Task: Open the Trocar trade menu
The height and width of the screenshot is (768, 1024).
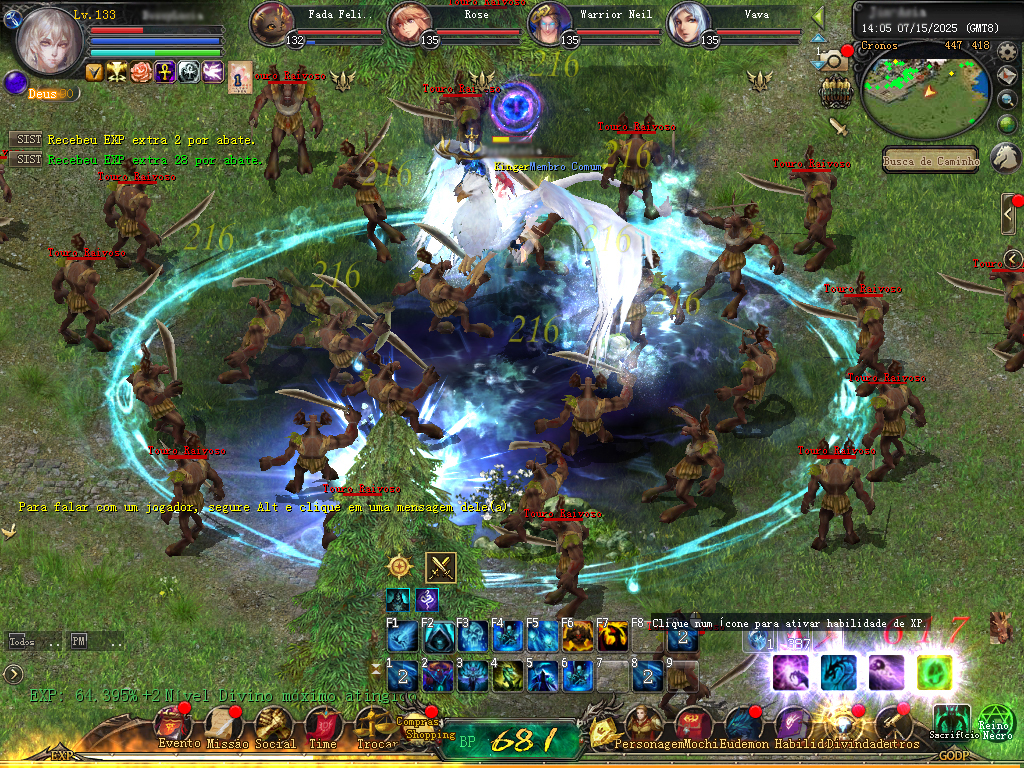Action: tap(373, 724)
